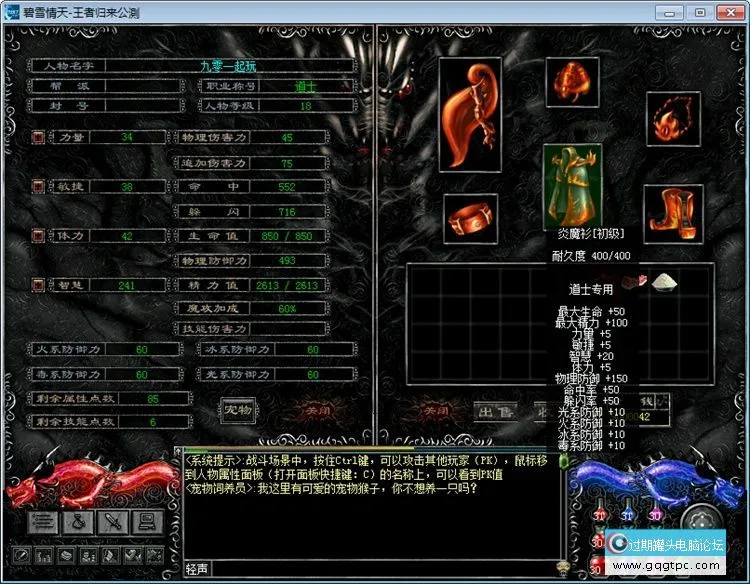Image resolution: width=750 pixels, height=584 pixels.
Task: Add a point to 体力 (stamina)
Action: [38, 235]
